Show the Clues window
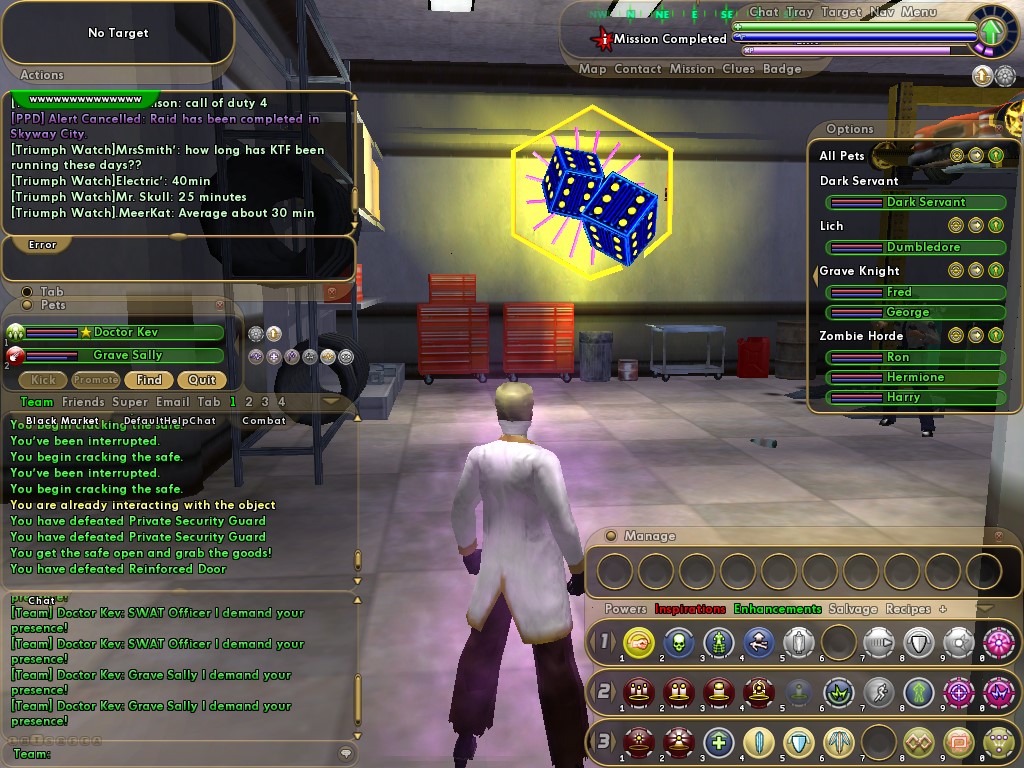Viewport: 1024px width, 768px height. coord(738,69)
